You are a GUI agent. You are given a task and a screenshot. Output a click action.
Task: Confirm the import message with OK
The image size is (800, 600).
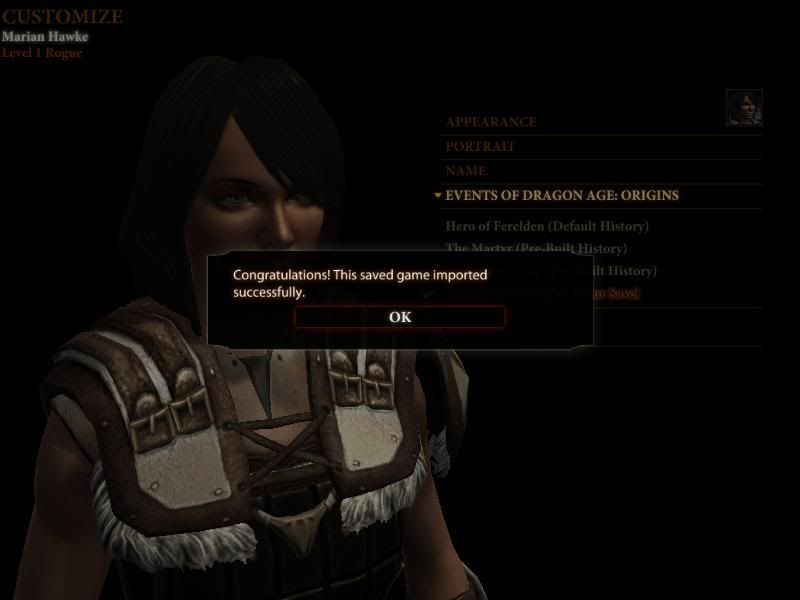[400, 317]
